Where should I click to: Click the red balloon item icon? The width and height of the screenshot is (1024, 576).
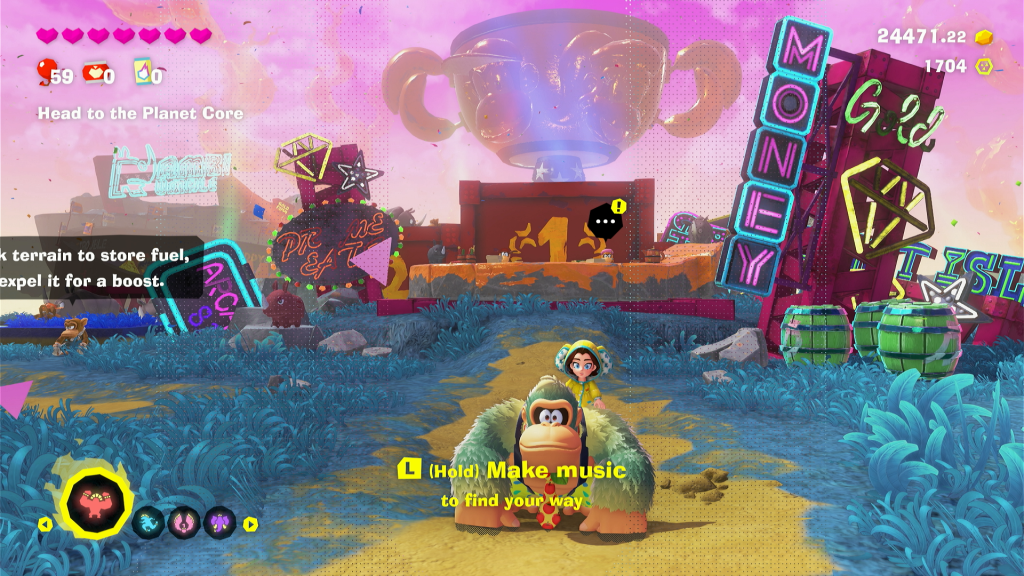tap(46, 72)
